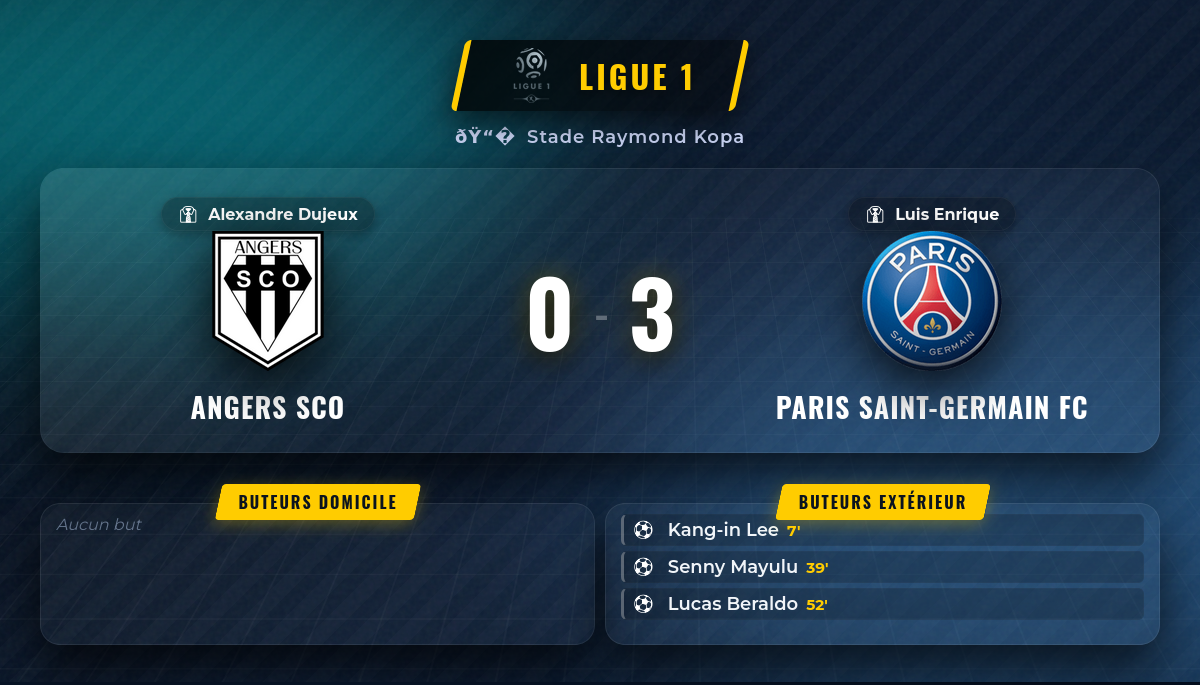The height and width of the screenshot is (685, 1200).
Task: Click the Luis Enrique manager tag
Action: (932, 214)
